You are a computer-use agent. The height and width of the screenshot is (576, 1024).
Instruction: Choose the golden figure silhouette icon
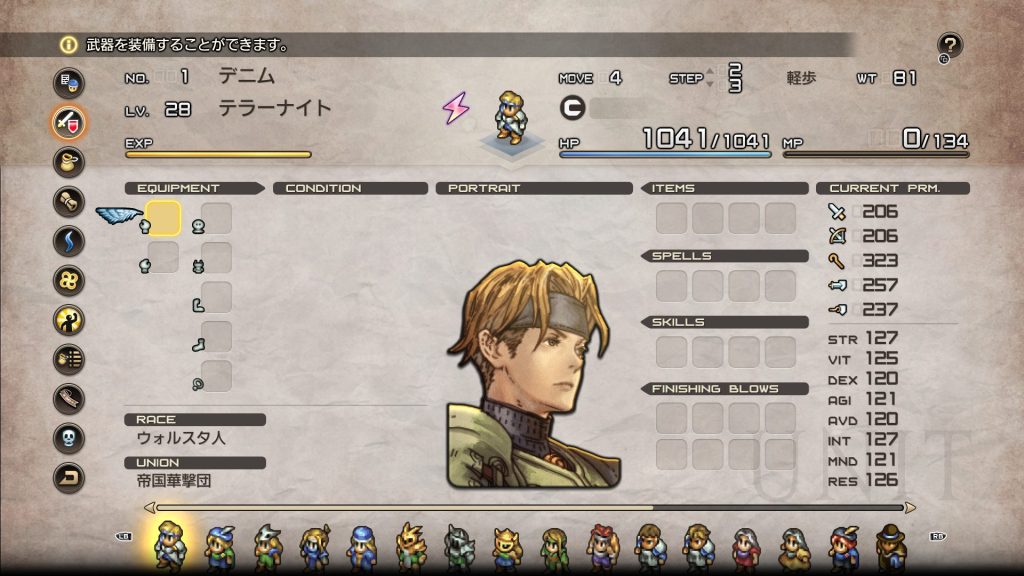69,320
